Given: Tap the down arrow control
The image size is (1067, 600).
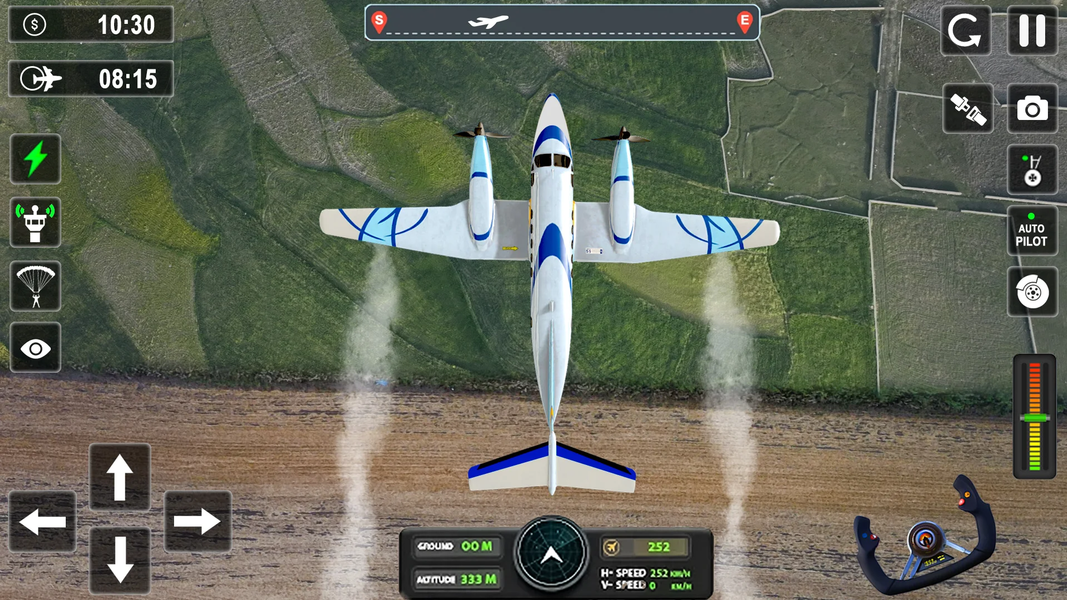Looking at the screenshot, I should 120,561.
